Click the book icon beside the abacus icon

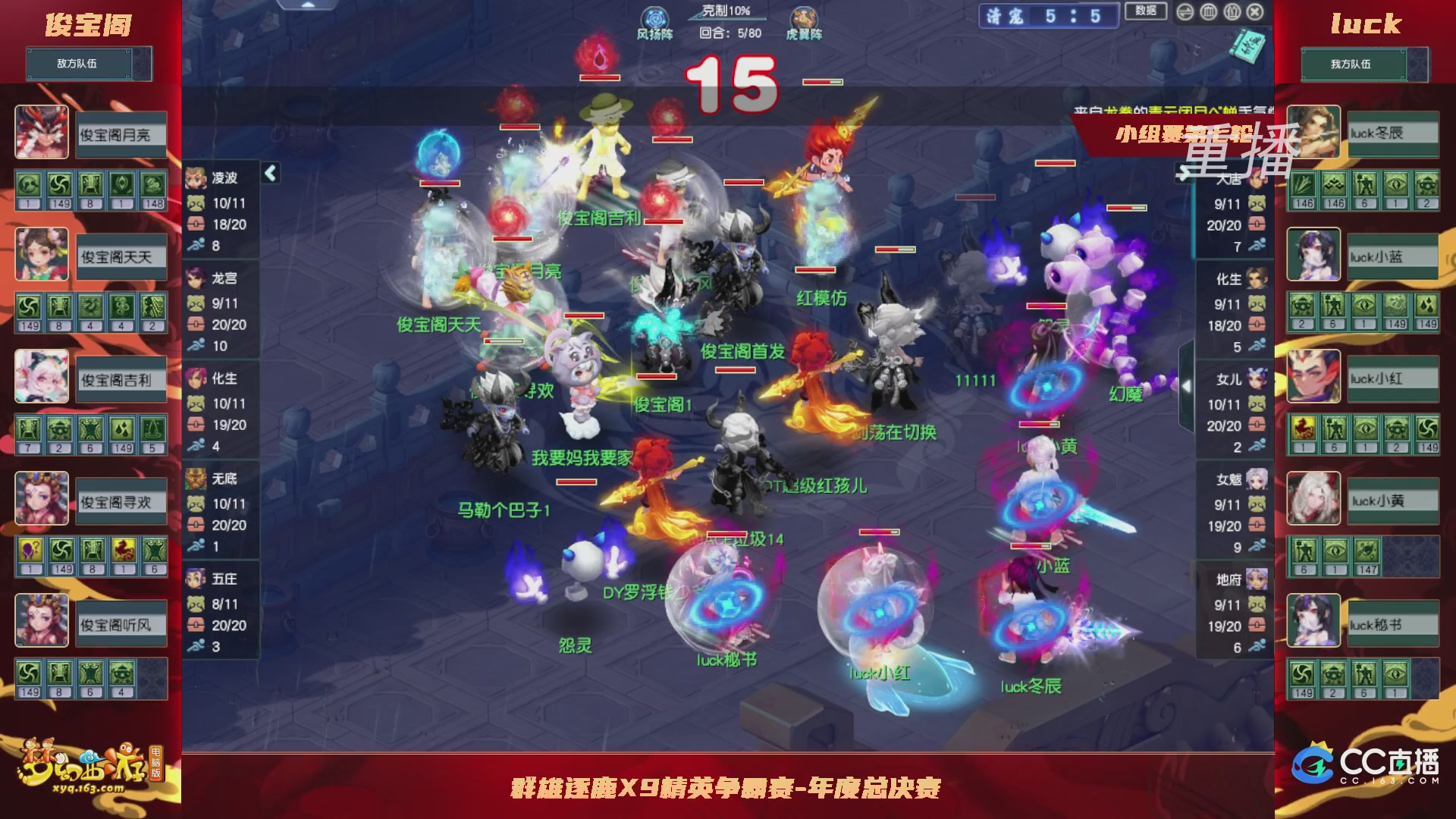[x=1232, y=12]
